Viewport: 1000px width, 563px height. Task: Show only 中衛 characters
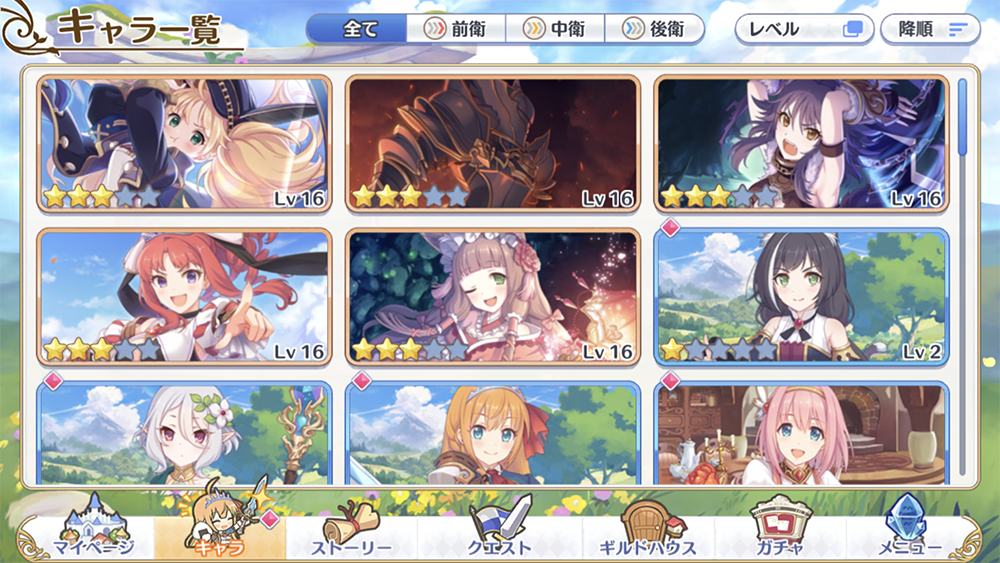[555, 29]
